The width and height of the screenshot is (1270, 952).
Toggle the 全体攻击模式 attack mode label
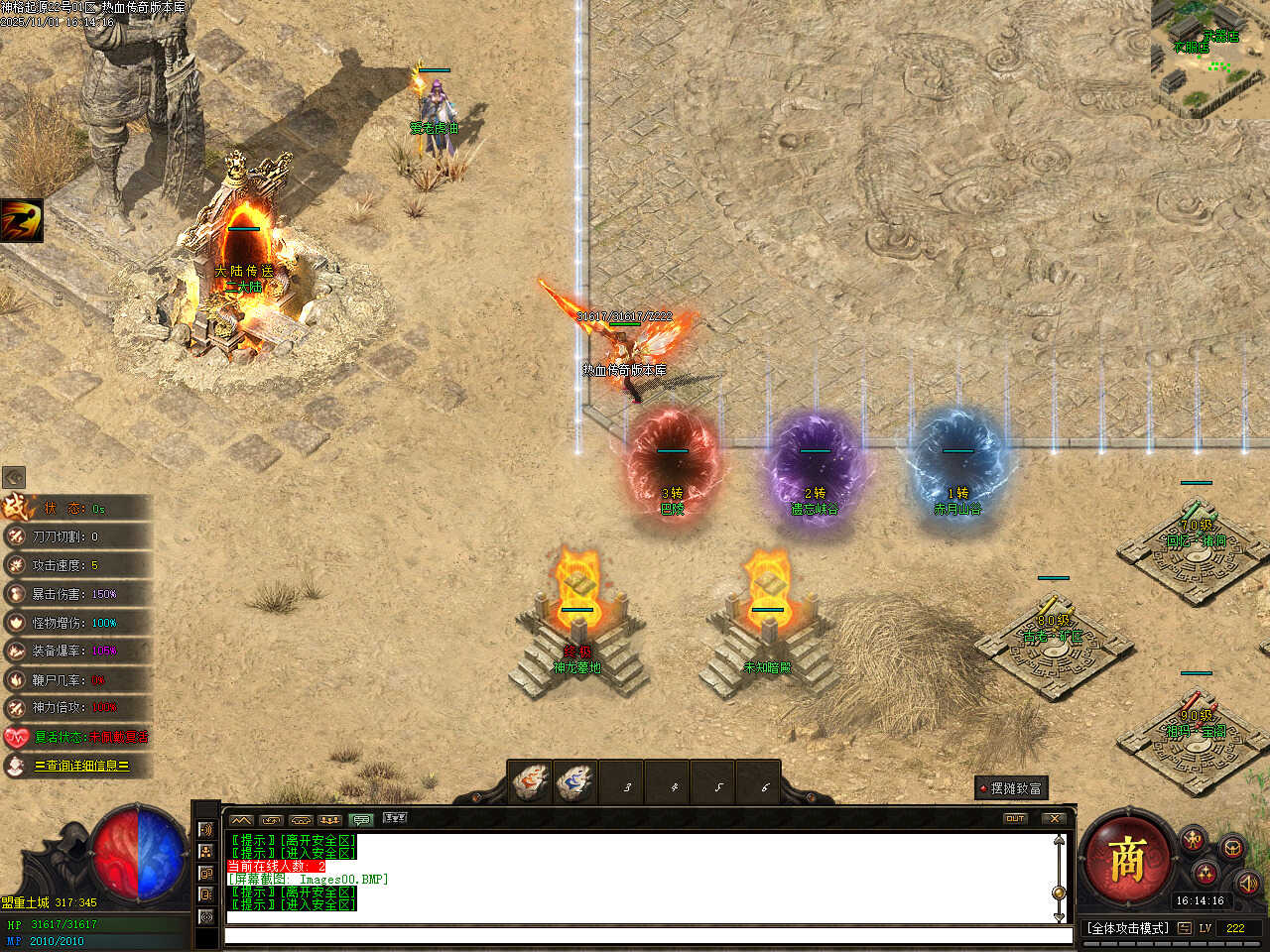click(x=1128, y=928)
